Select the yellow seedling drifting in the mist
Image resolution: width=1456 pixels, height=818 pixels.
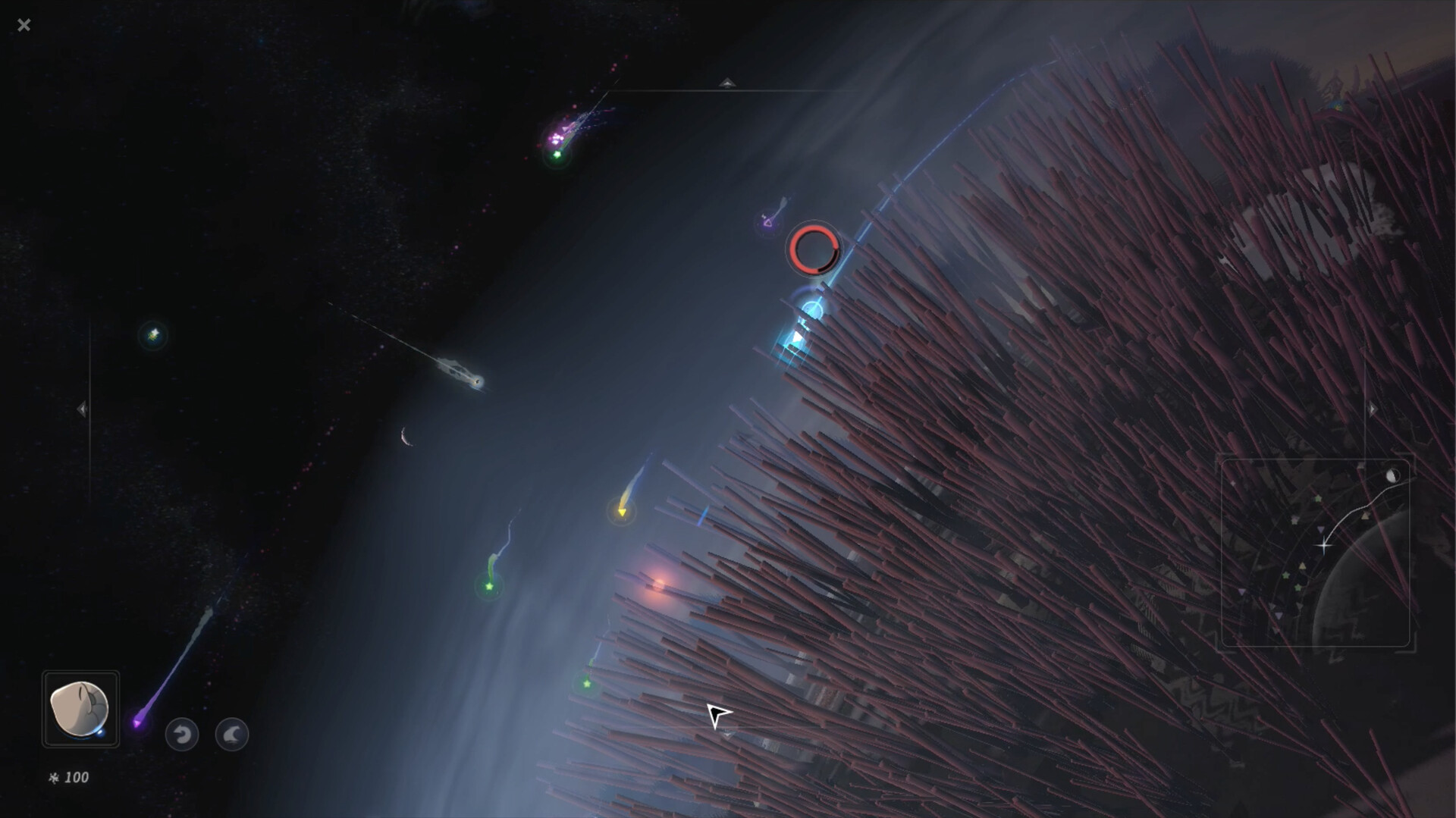tap(623, 512)
